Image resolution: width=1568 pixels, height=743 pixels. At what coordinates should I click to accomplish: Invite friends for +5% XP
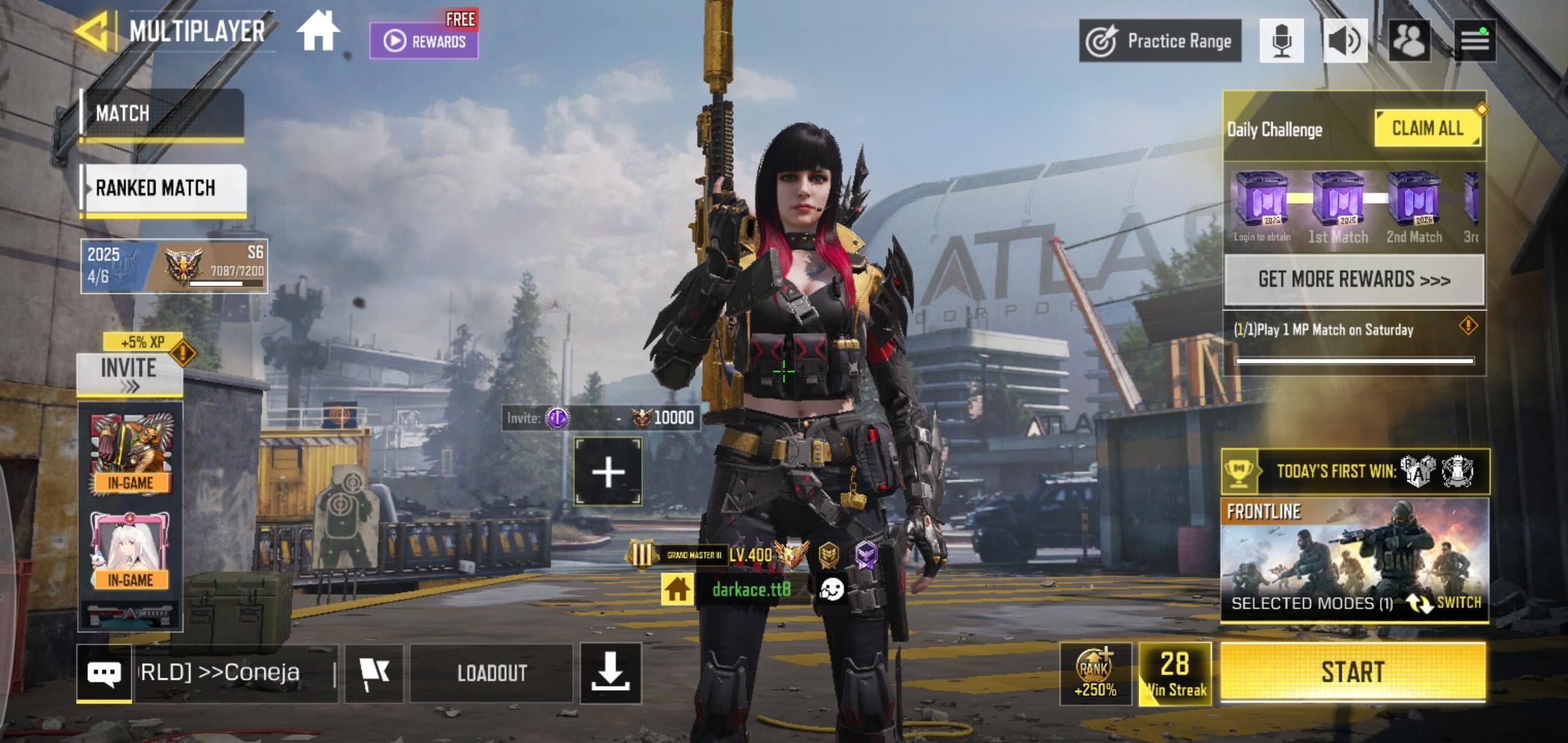[129, 374]
